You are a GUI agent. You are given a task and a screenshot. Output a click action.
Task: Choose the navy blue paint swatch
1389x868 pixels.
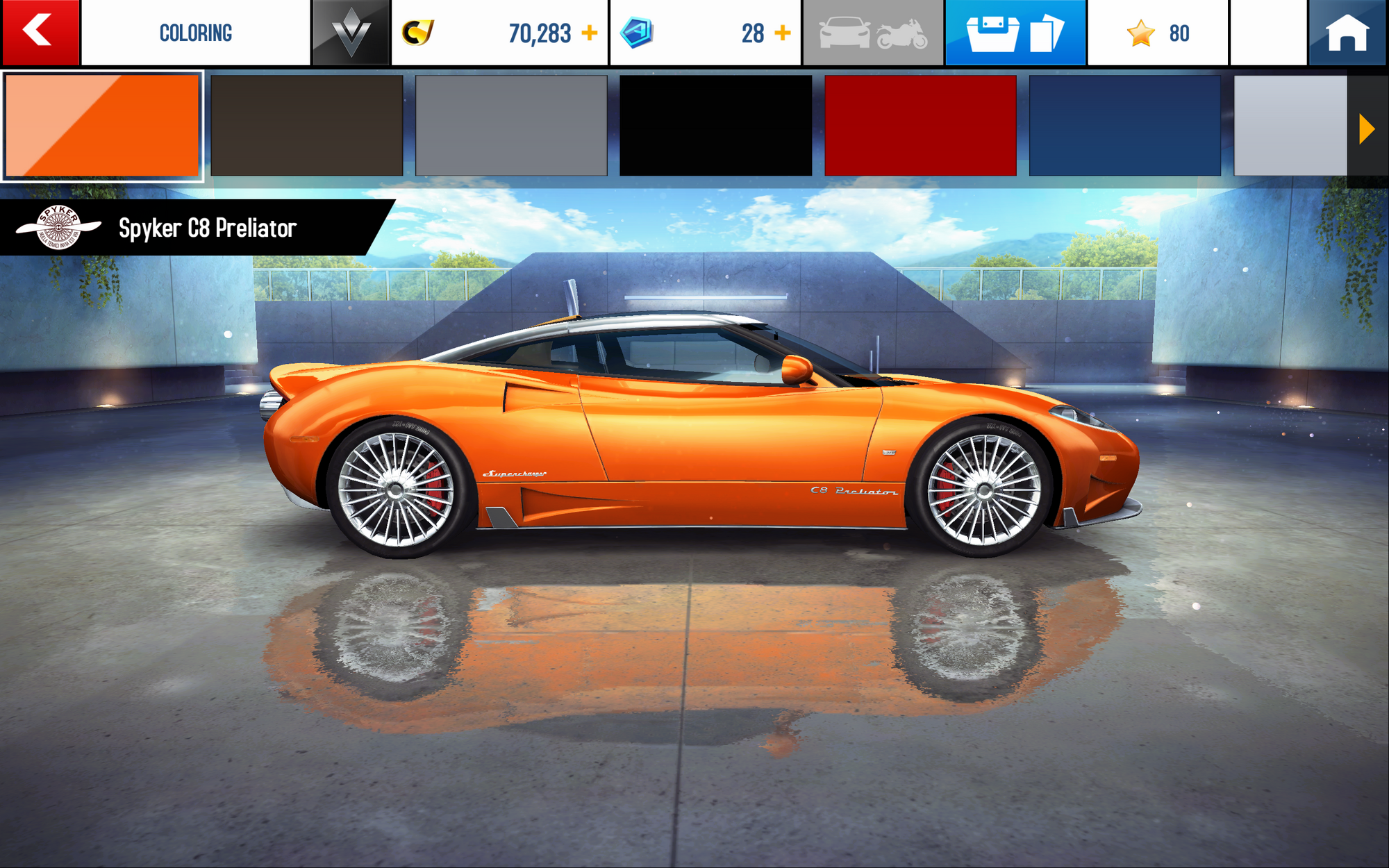(x=1124, y=126)
